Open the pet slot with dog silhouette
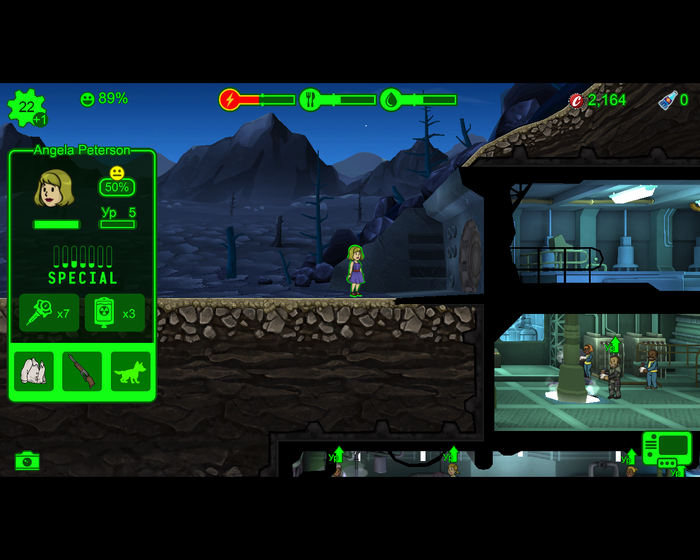 pyautogui.click(x=130, y=371)
